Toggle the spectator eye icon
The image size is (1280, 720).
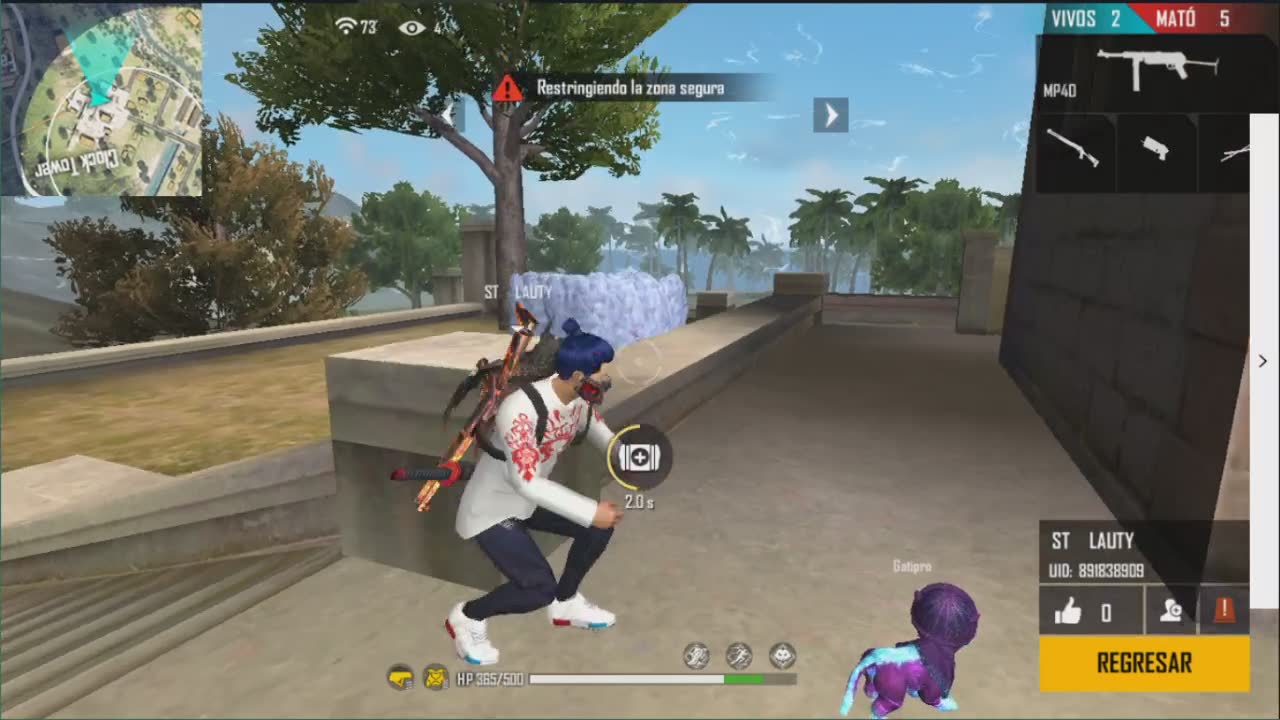(412, 27)
